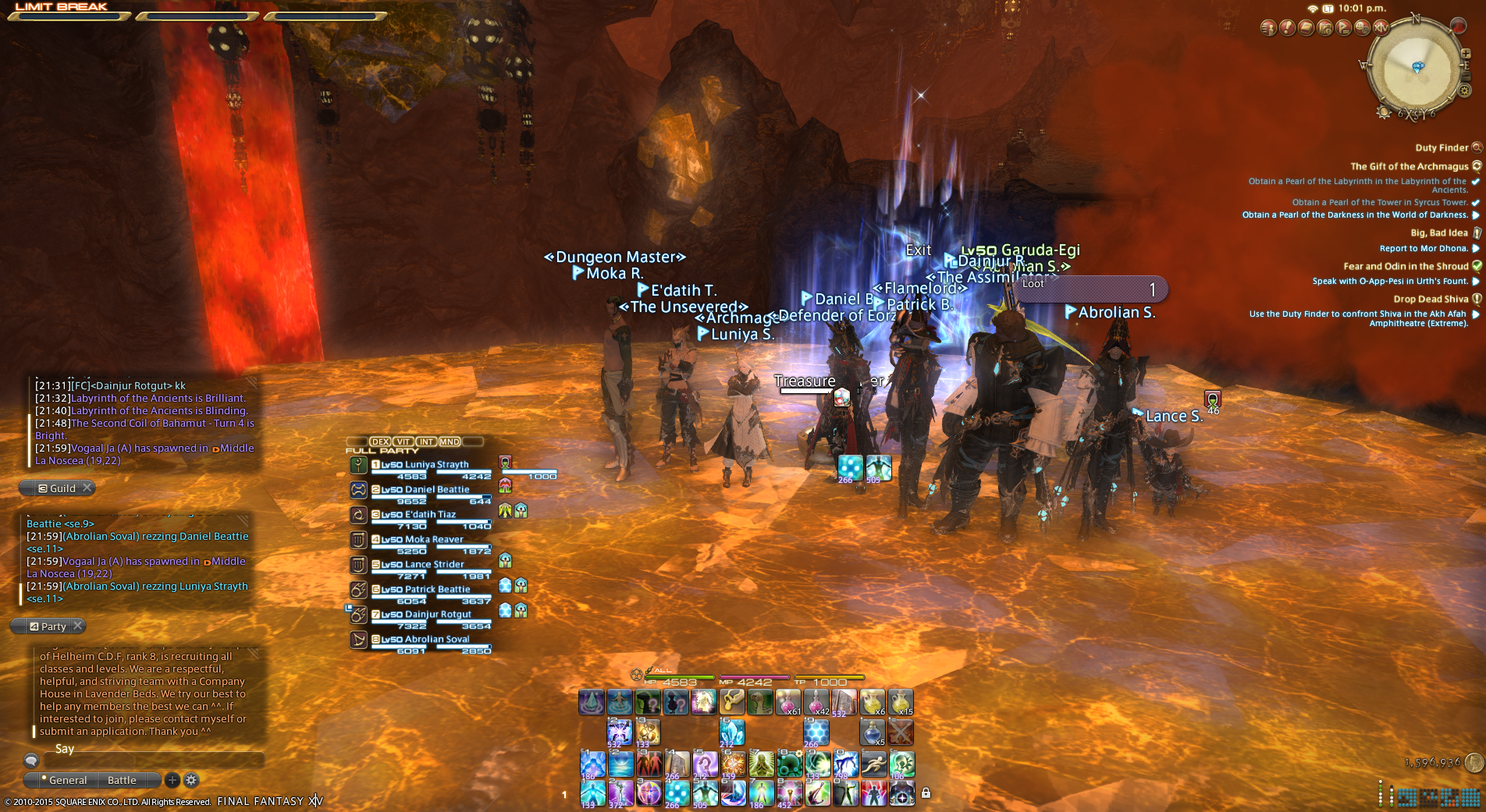Close the Guild chat window
The width and height of the screenshot is (1486, 812).
point(87,488)
